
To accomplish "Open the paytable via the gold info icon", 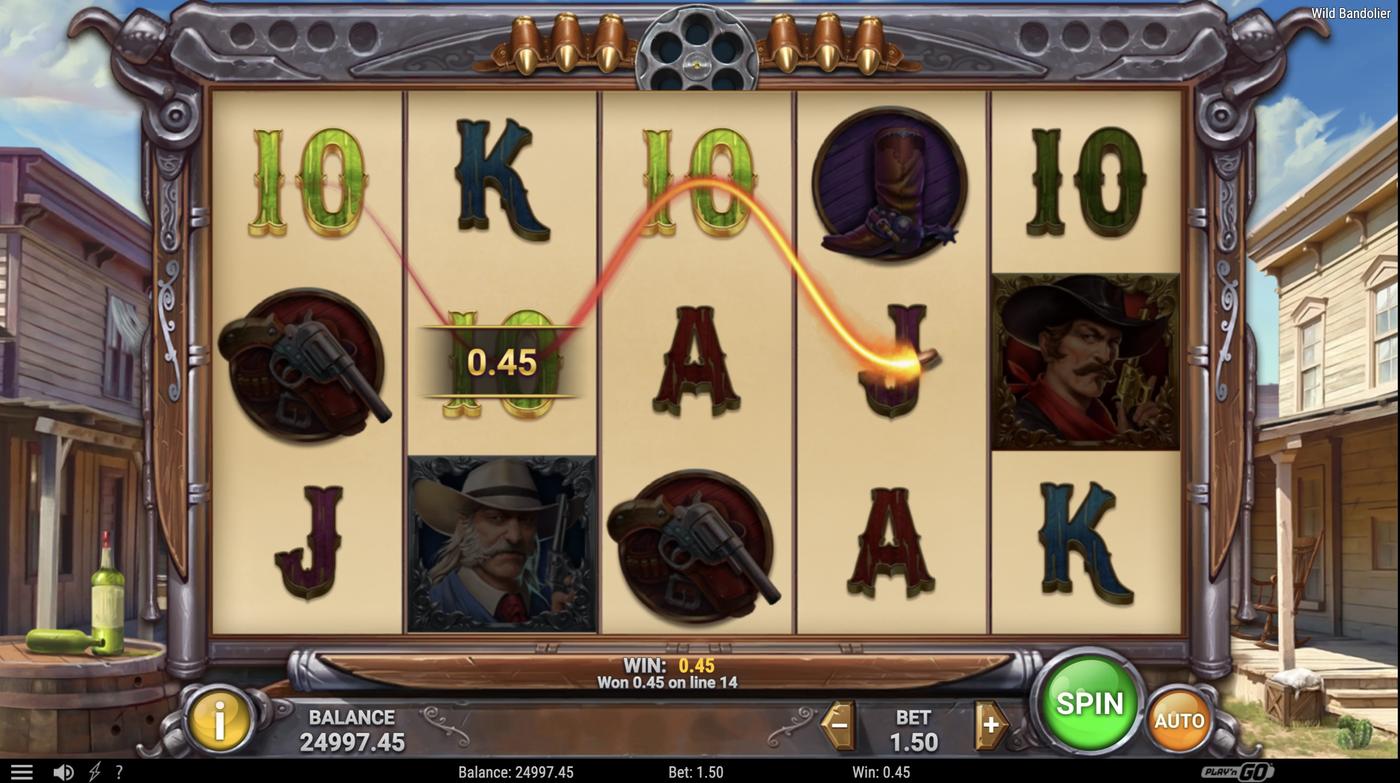I will (x=218, y=718).
